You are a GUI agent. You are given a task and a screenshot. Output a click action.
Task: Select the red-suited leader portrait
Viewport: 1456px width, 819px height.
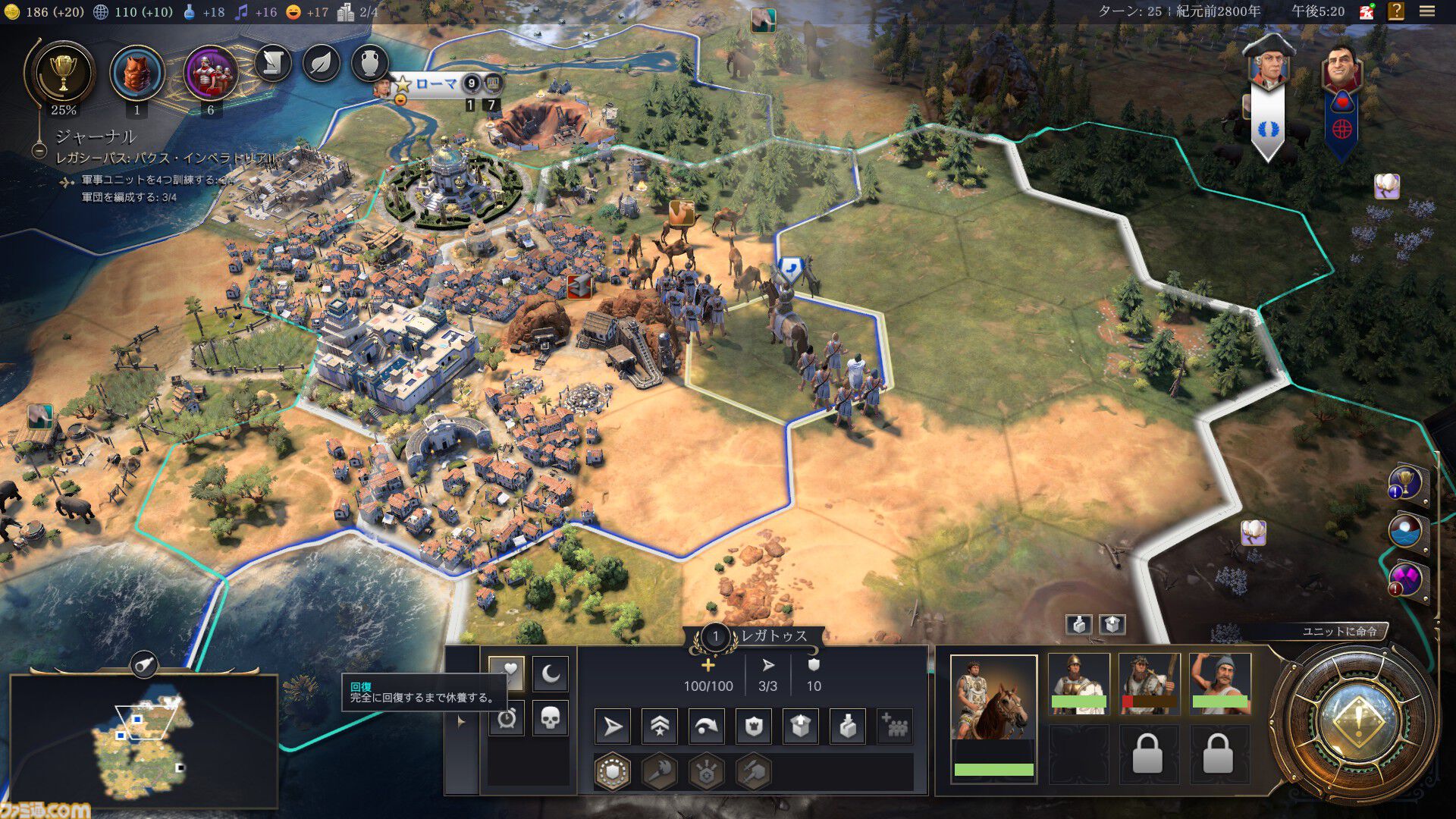click(x=1341, y=72)
